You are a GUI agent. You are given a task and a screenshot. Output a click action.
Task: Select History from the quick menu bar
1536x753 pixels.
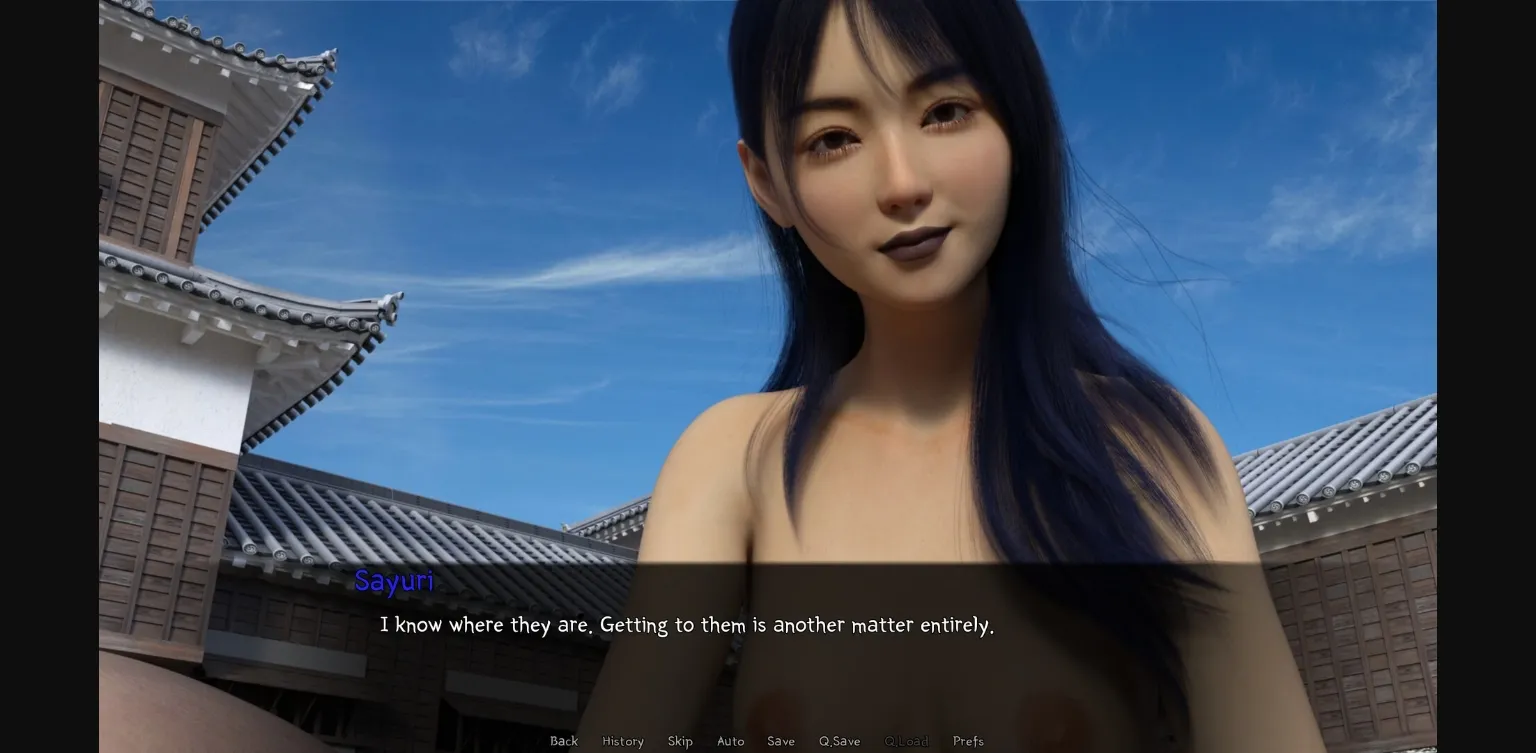(x=622, y=741)
